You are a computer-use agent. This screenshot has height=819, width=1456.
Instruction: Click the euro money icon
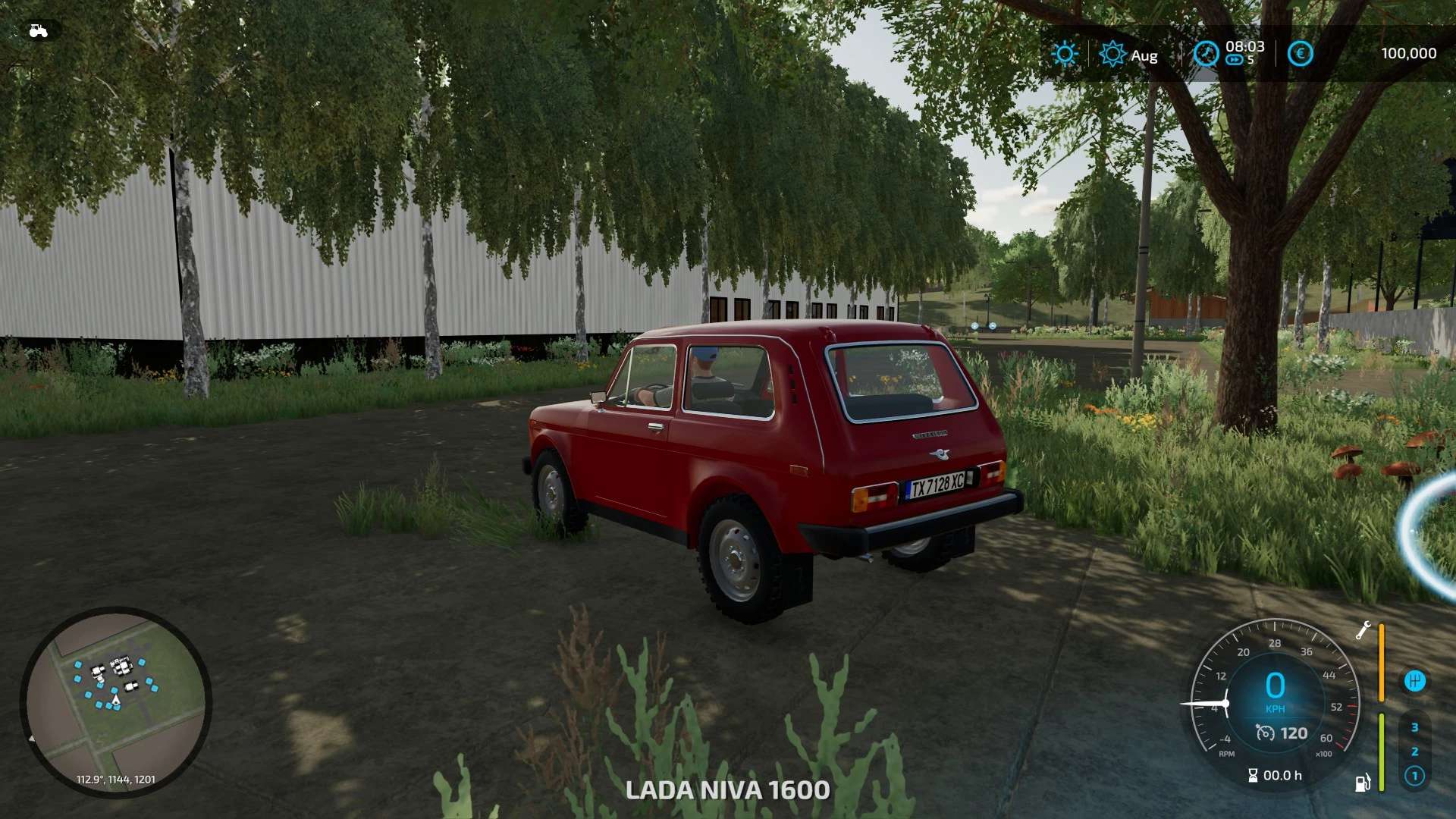point(1300,54)
